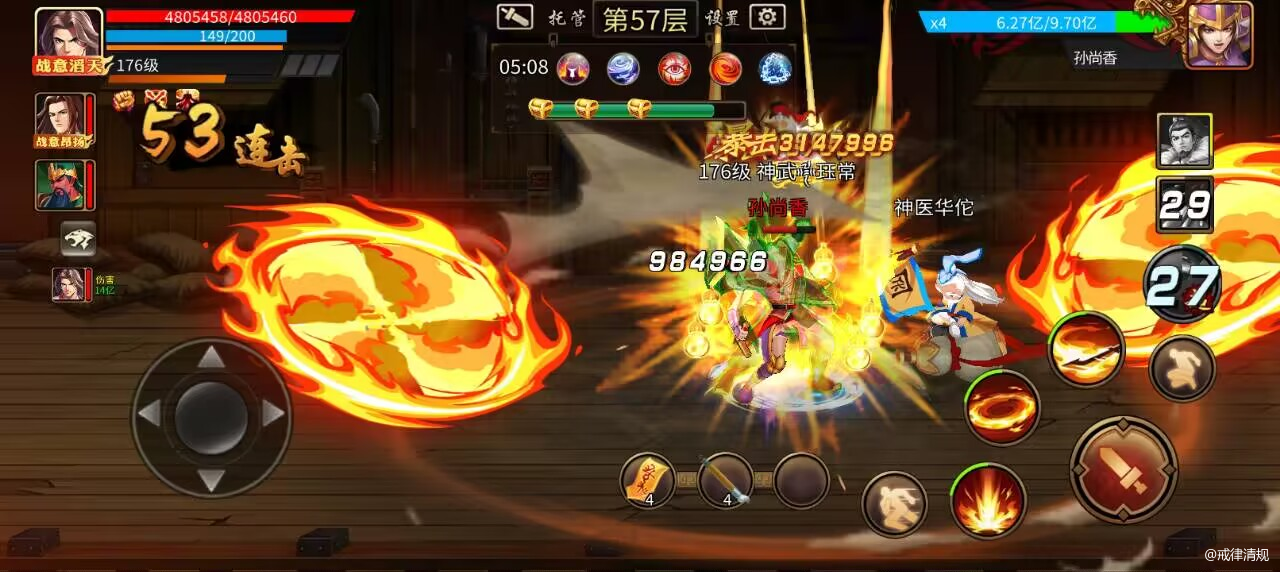1280x572 pixels.
Task: Toggle auto-battle with the sword 托管 button
Action: (515, 17)
